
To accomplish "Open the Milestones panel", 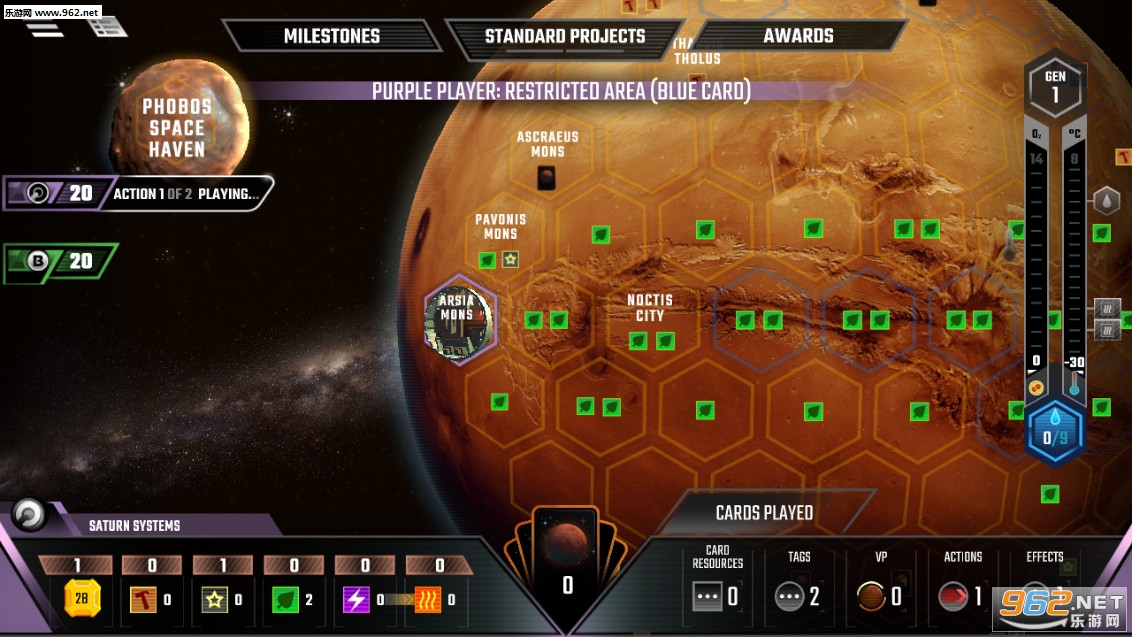I will click(331, 36).
